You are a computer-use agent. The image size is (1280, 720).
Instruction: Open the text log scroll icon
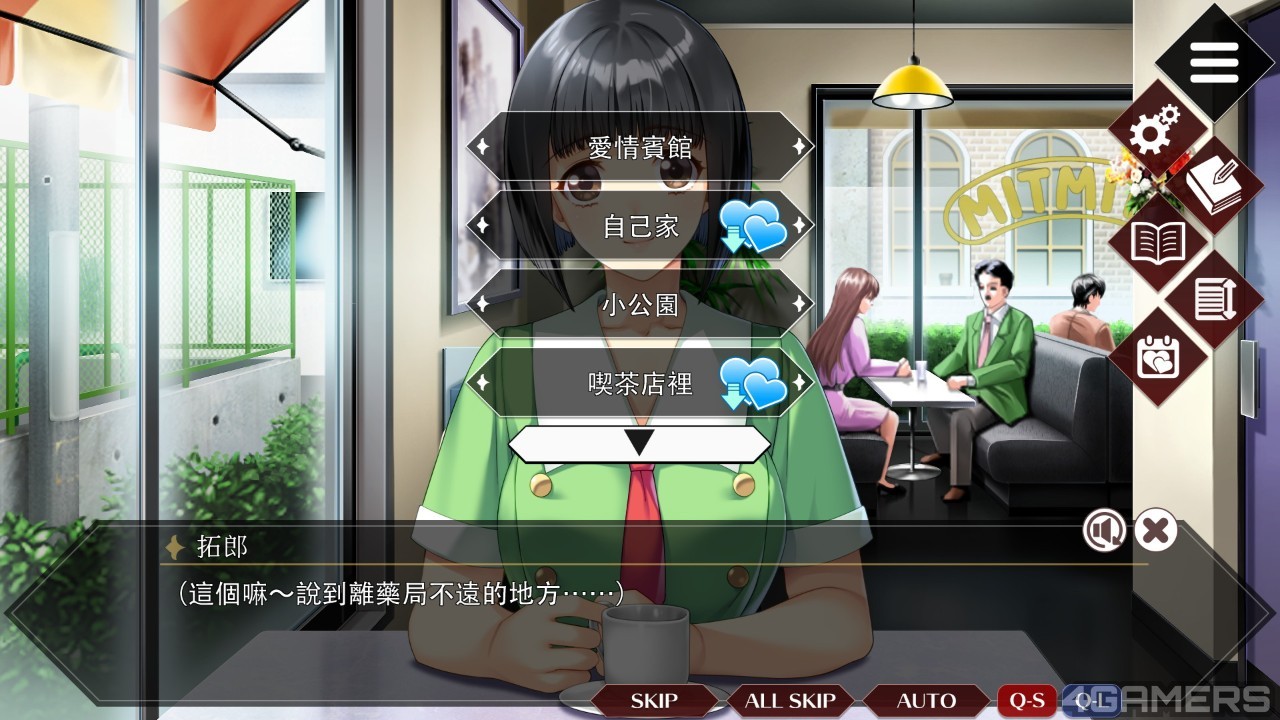(1213, 300)
